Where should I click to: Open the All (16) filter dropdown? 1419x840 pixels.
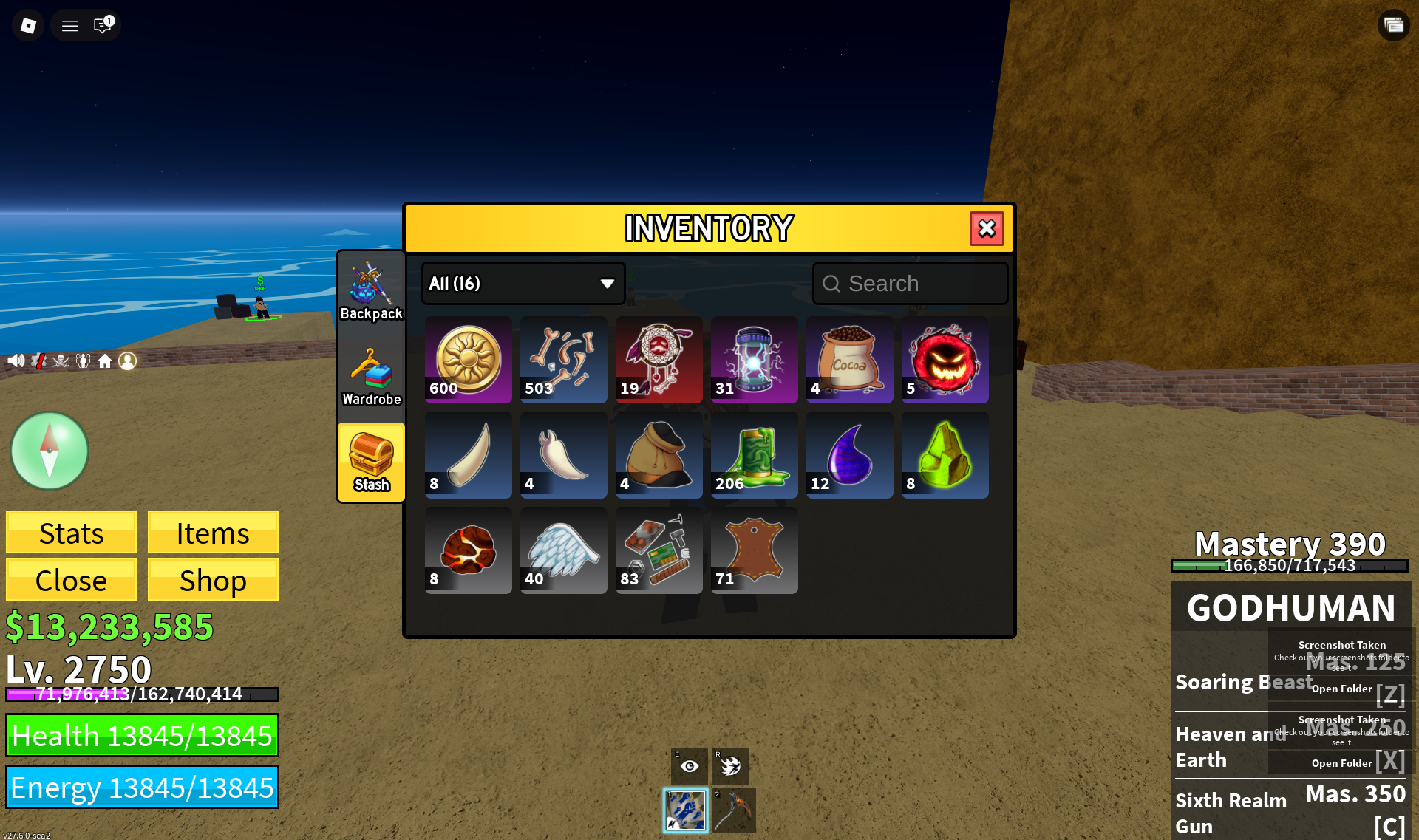click(x=523, y=284)
